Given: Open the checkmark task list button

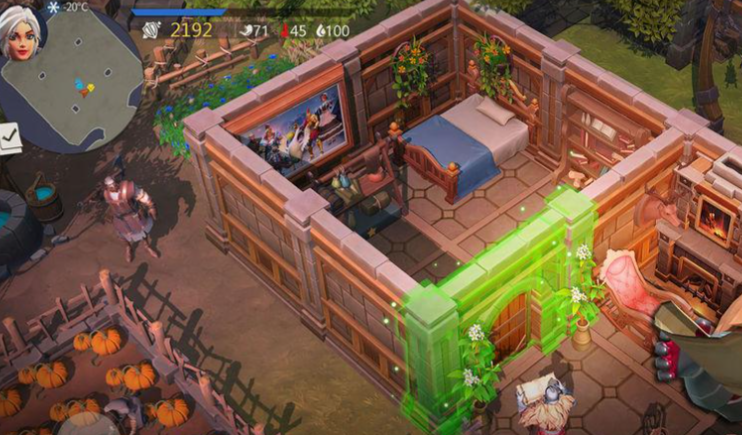Looking at the screenshot, I should pyautogui.click(x=10, y=138).
